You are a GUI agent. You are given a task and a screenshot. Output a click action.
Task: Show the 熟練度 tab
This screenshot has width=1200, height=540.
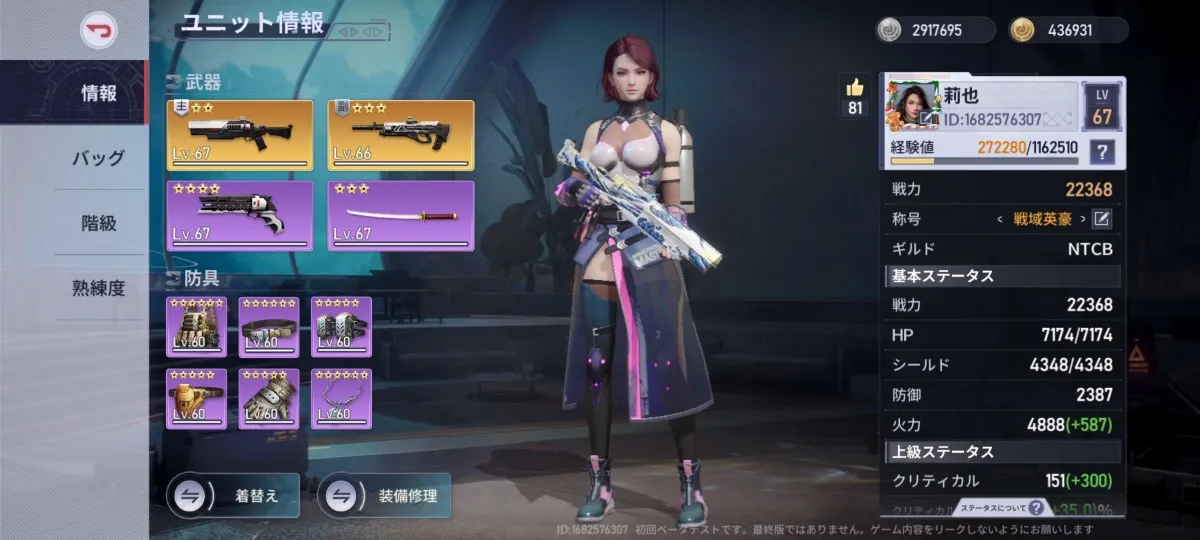(x=99, y=288)
